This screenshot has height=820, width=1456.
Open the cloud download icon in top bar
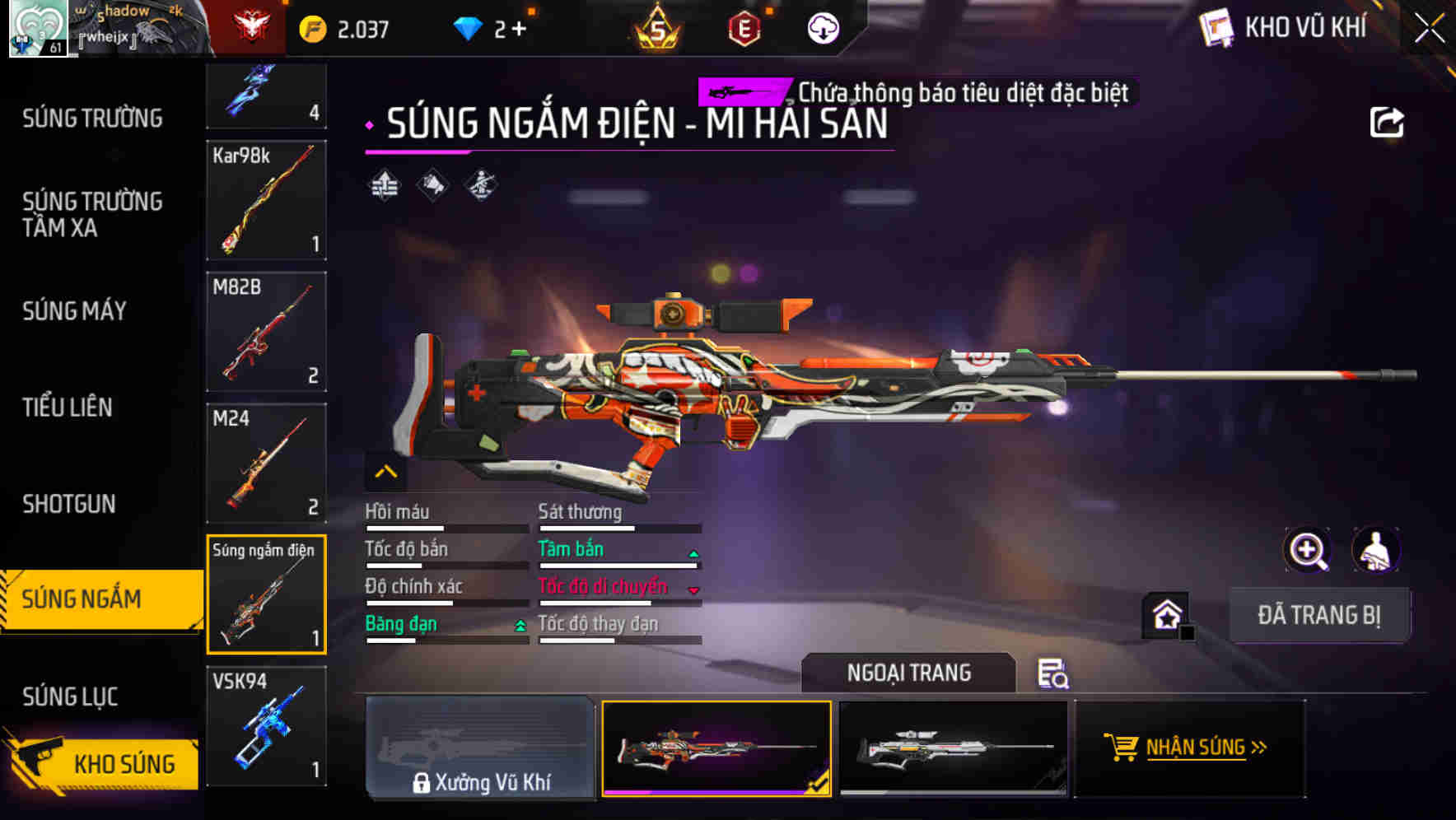pyautogui.click(x=822, y=27)
